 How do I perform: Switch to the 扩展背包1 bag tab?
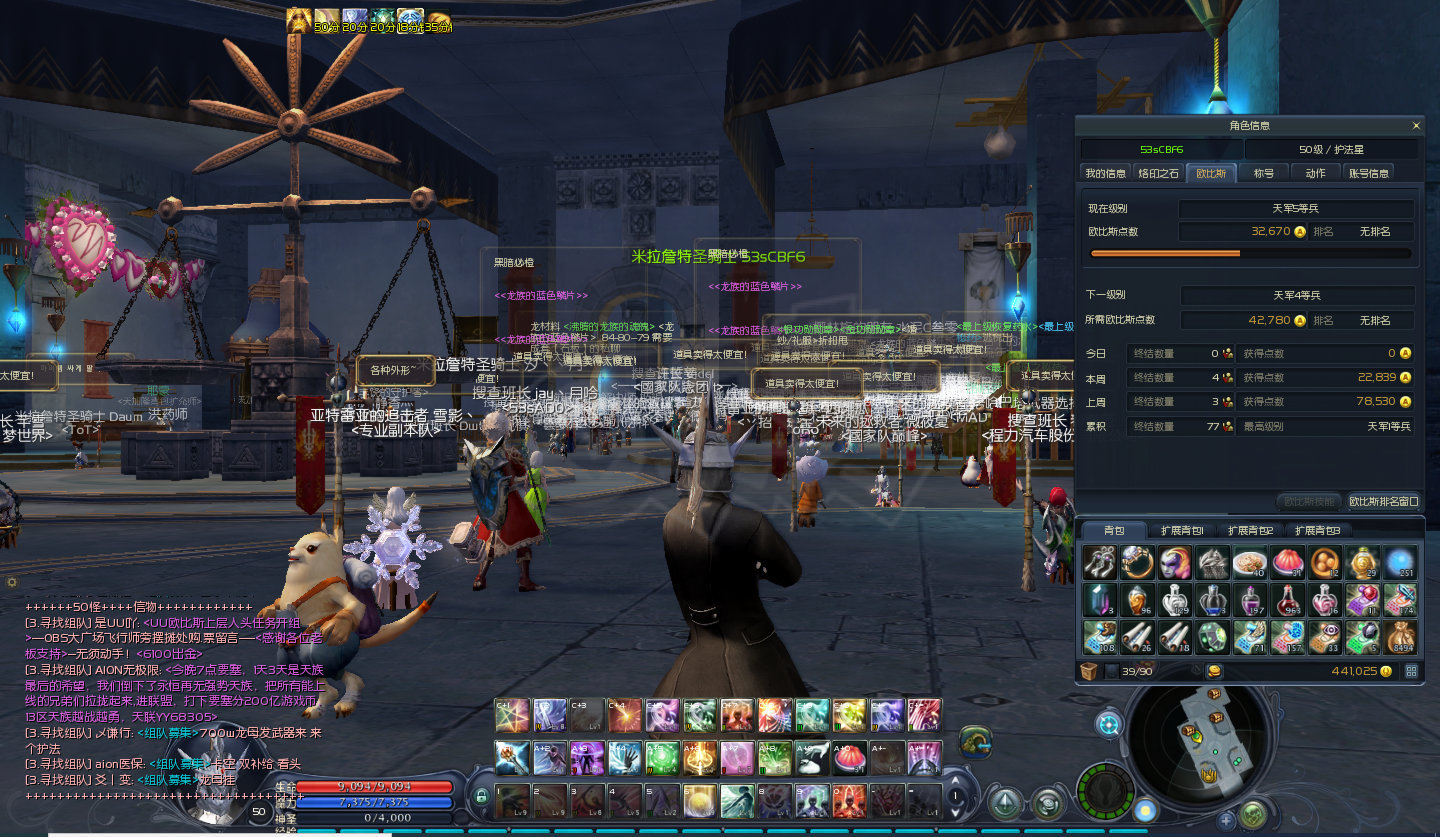tap(1182, 530)
